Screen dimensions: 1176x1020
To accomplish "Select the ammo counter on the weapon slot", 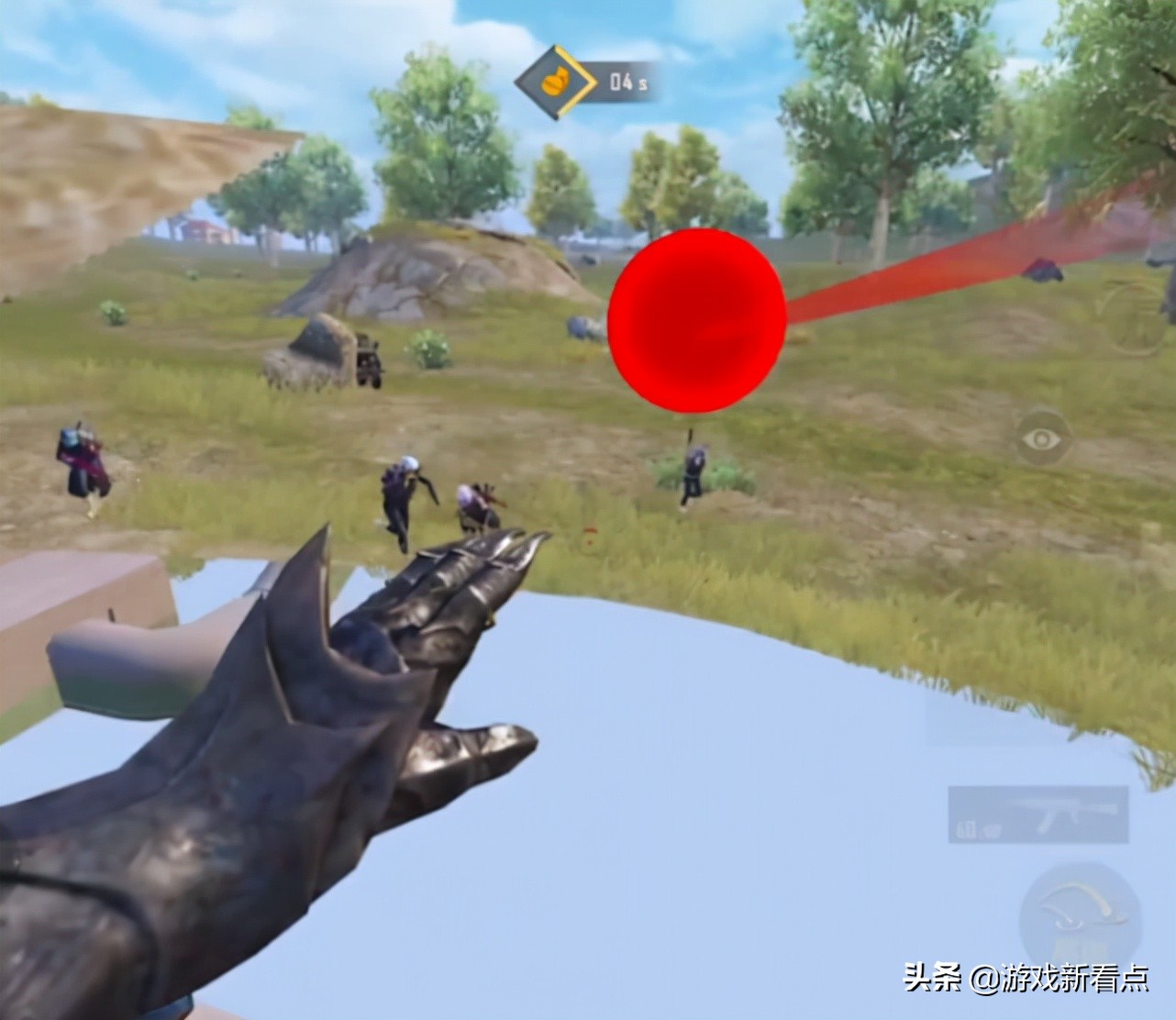I will 968,830.
